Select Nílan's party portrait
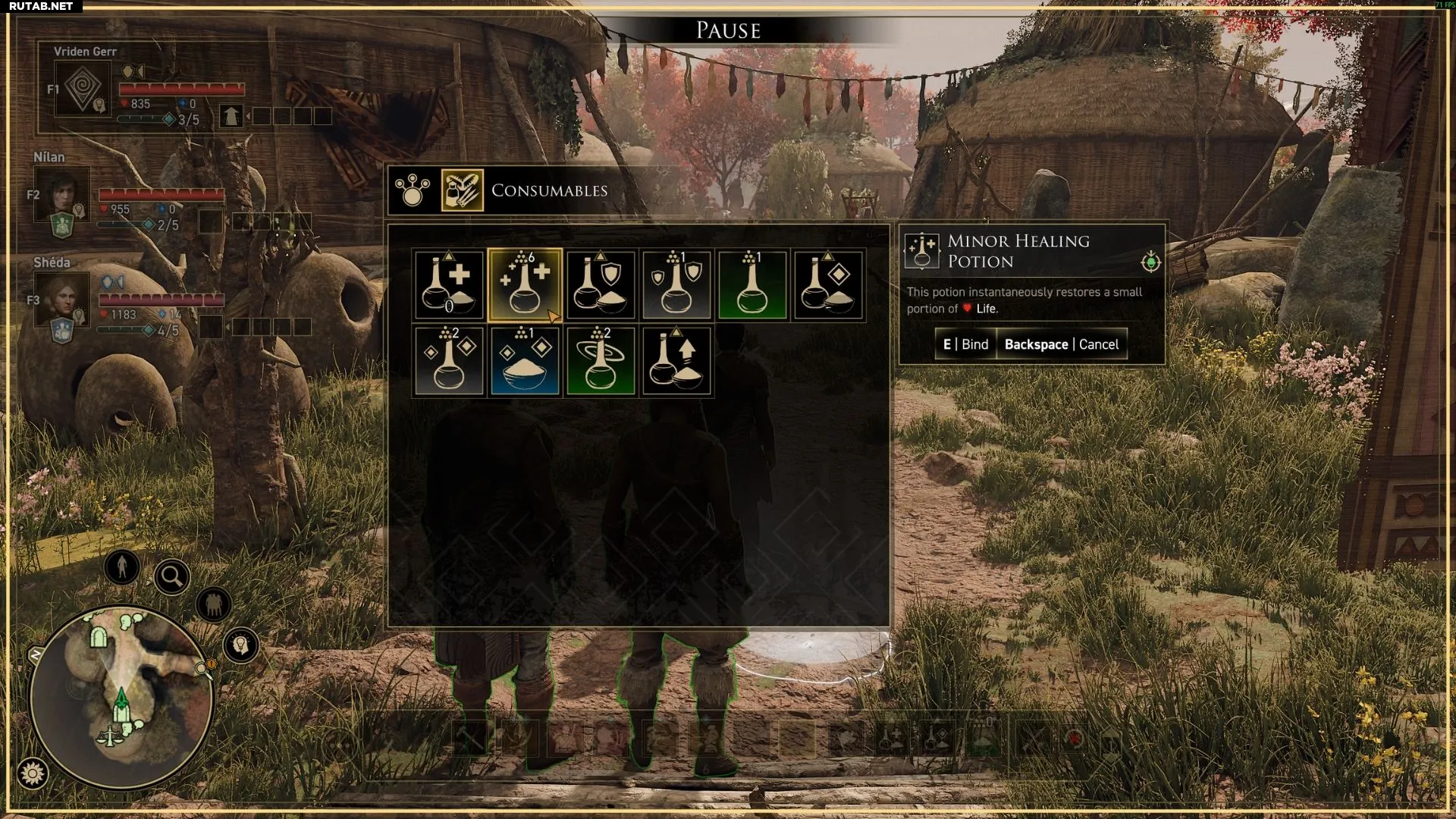 pyautogui.click(x=62, y=193)
